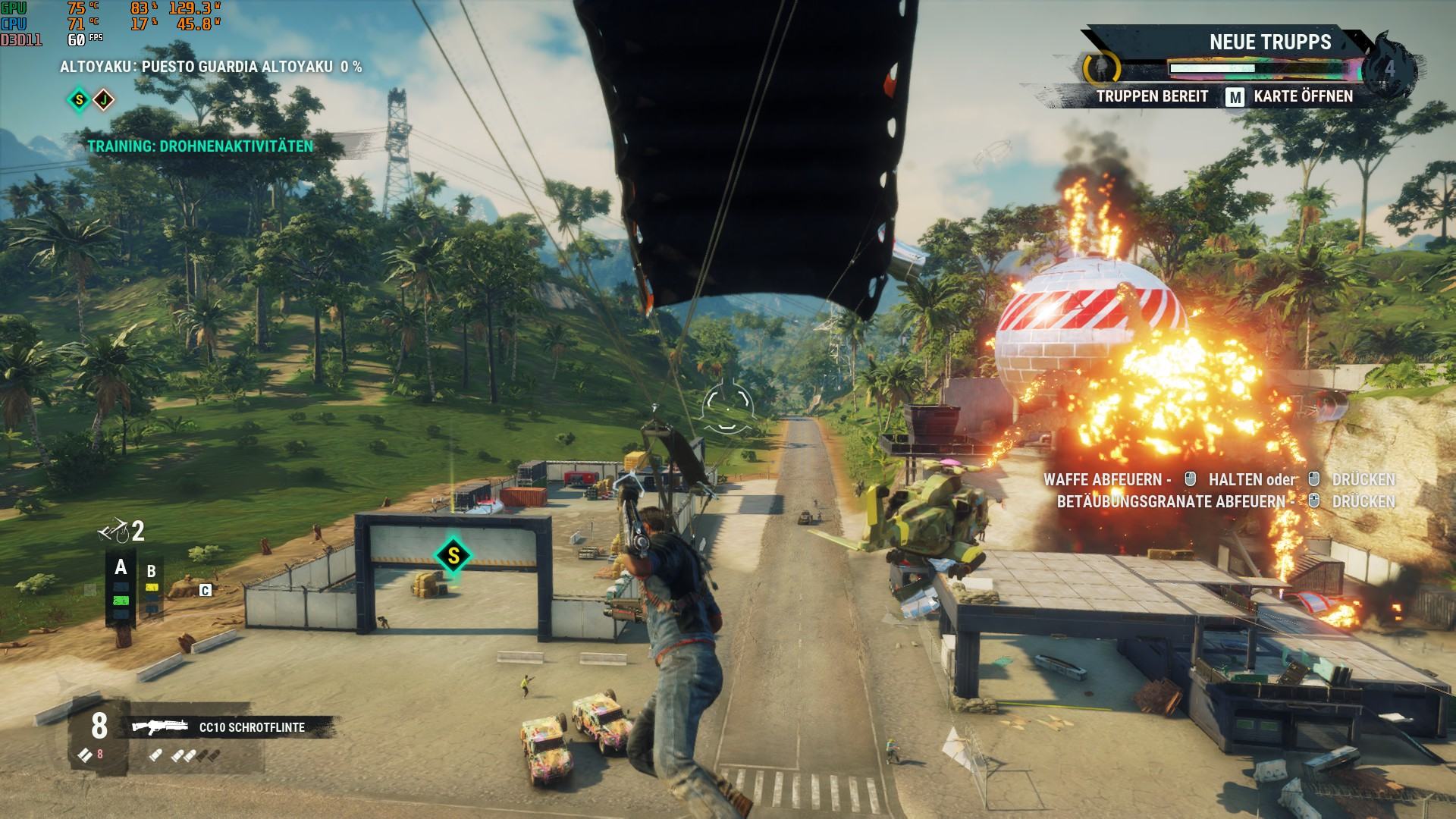Select the orange J diamond objective icon
Screen dimensions: 1456x819
point(103,99)
